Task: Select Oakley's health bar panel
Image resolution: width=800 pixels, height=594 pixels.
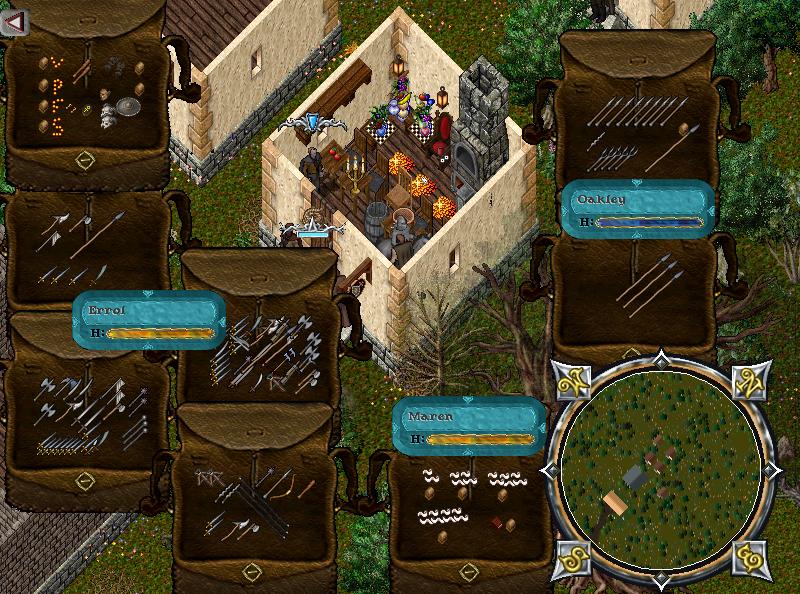Action: point(637,208)
